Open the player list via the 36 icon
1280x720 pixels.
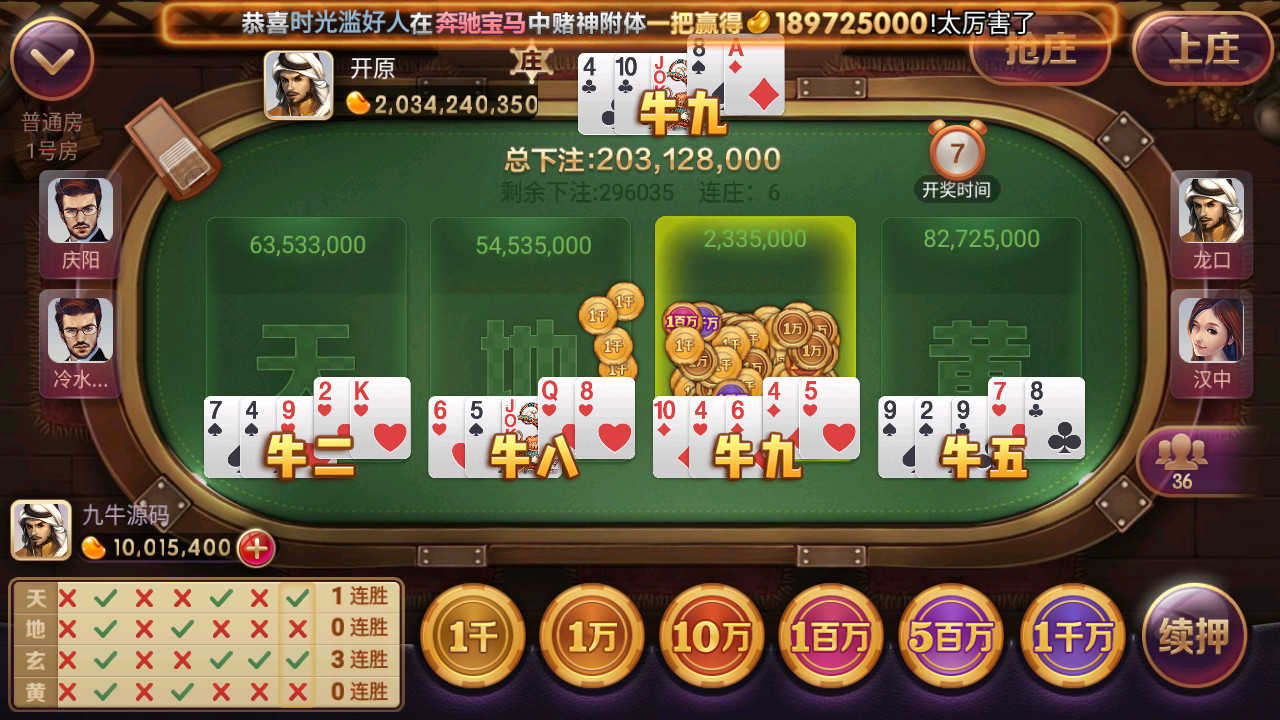(1183, 457)
